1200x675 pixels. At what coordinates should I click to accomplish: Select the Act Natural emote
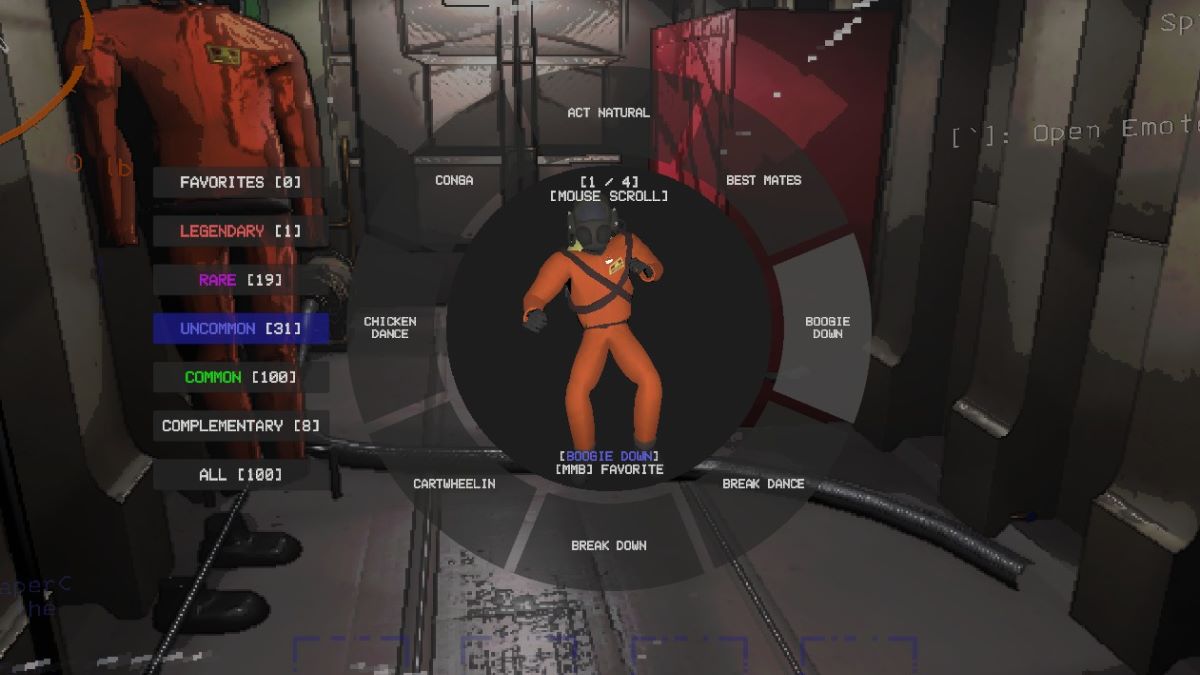point(608,113)
